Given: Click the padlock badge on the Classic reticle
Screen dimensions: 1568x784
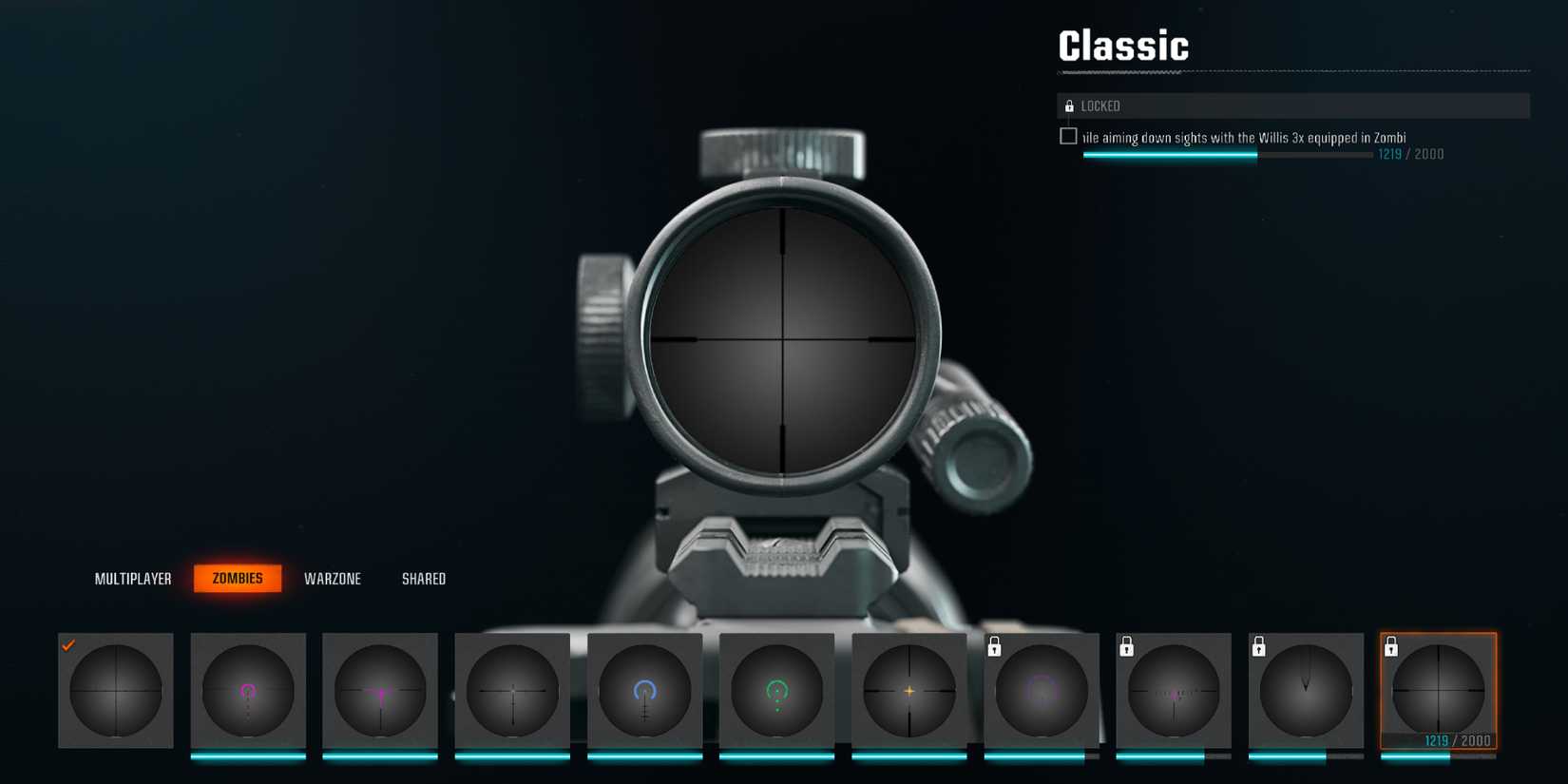Looking at the screenshot, I should click(1392, 647).
